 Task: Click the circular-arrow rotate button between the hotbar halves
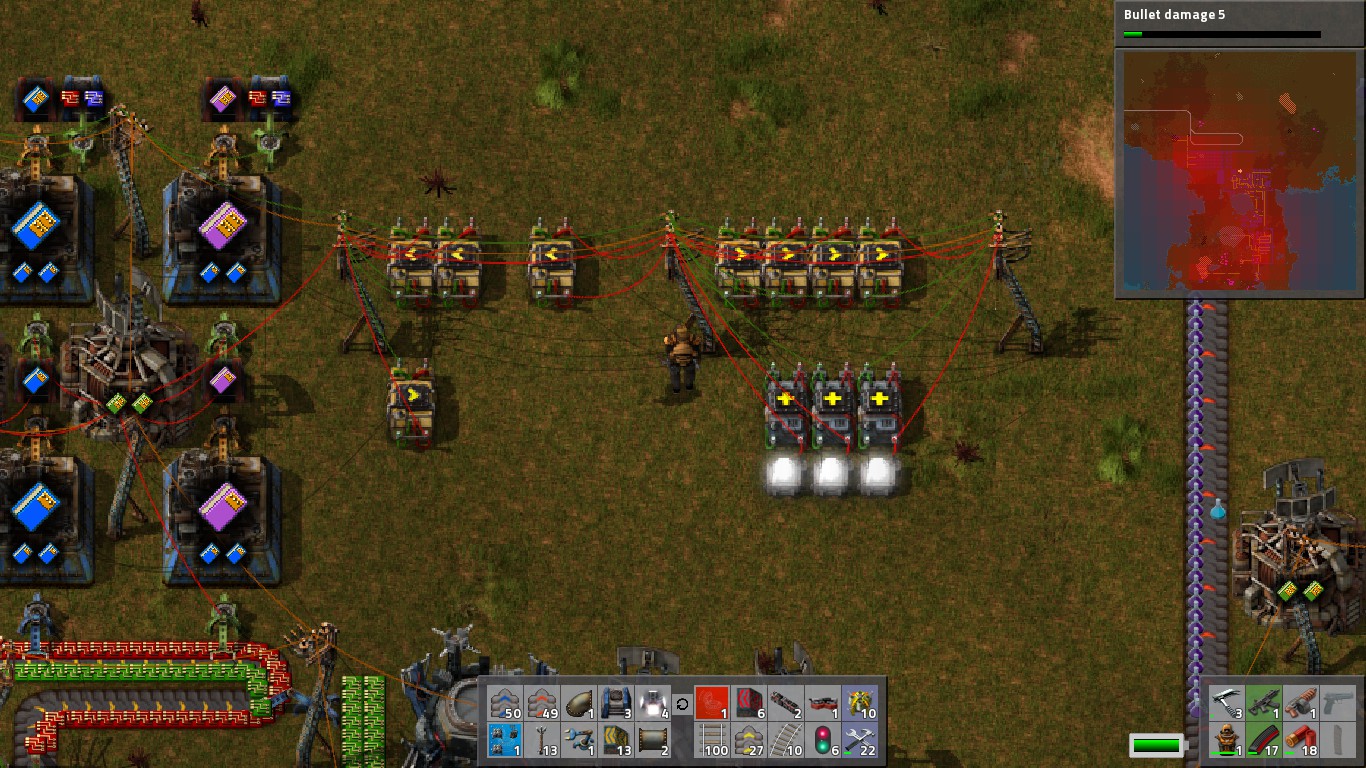click(682, 704)
